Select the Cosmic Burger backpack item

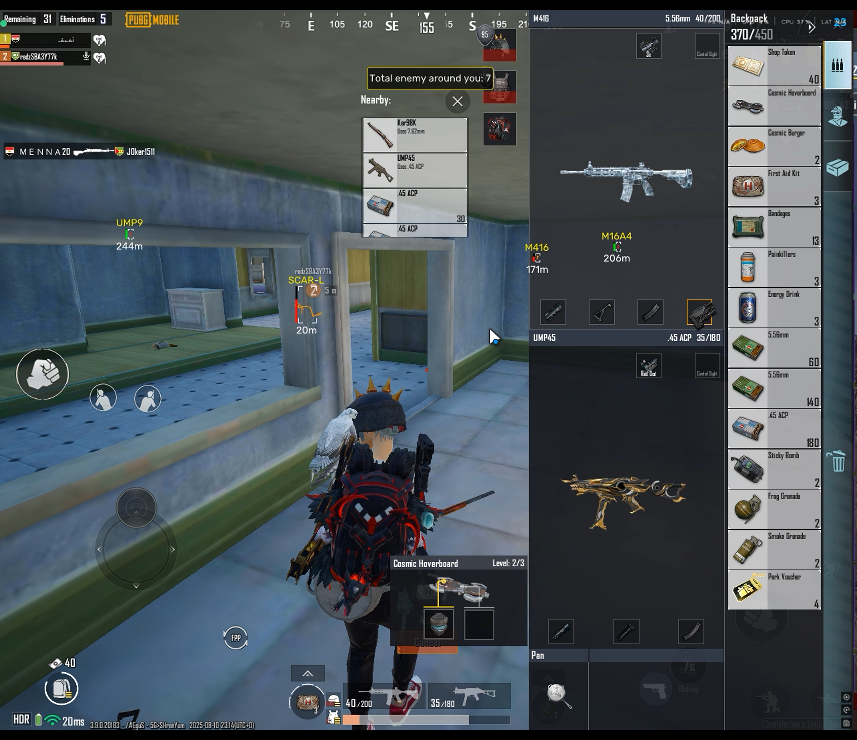[x=774, y=146]
